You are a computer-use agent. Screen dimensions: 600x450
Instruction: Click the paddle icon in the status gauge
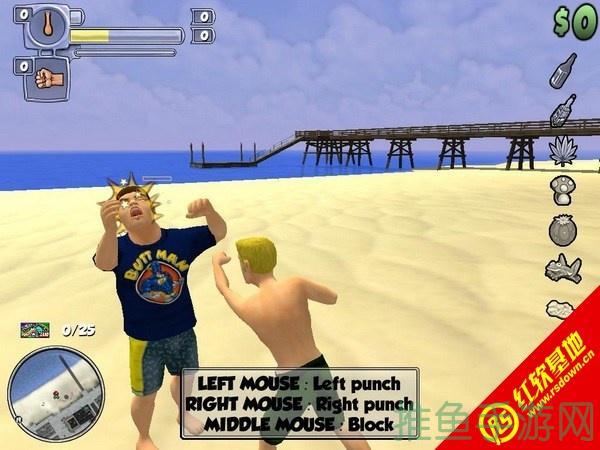coord(43,23)
